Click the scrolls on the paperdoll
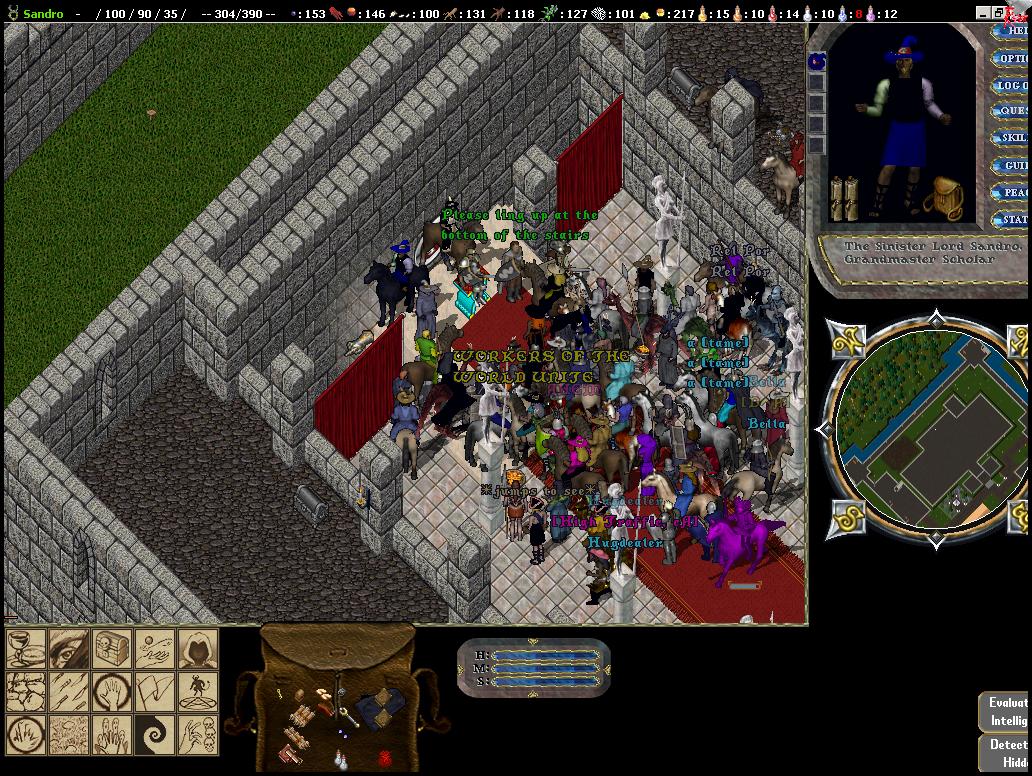The width and height of the screenshot is (1032, 776). [844, 198]
